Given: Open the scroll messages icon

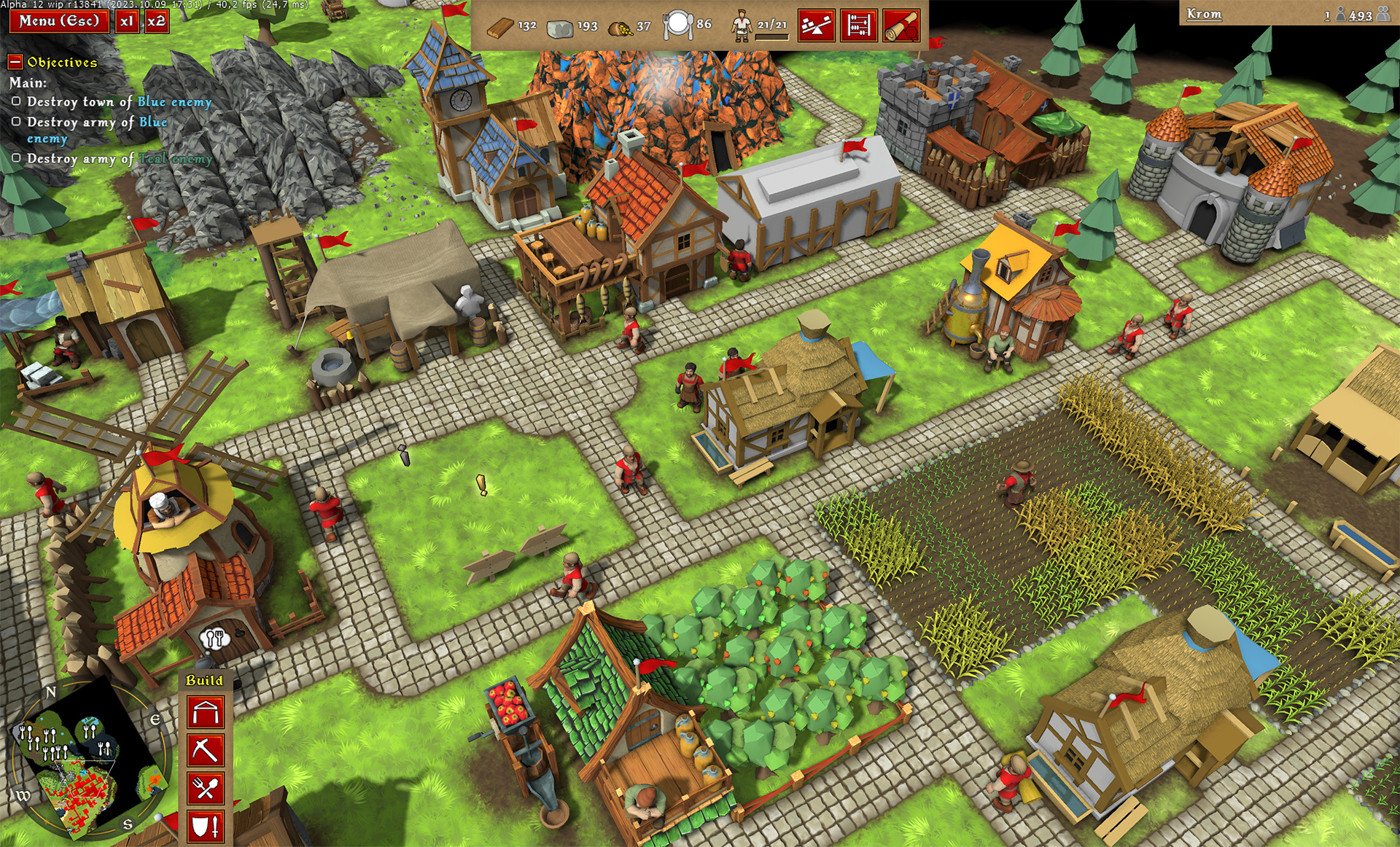Looking at the screenshot, I should point(901,23).
